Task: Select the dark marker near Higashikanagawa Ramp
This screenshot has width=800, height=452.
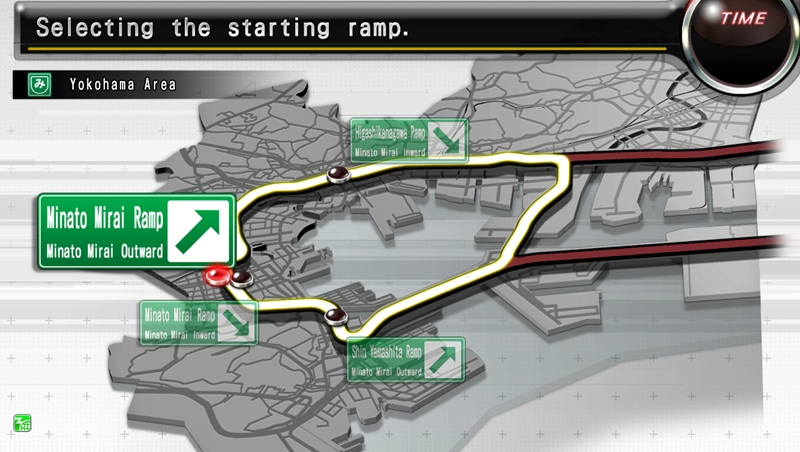Action: 337,176
